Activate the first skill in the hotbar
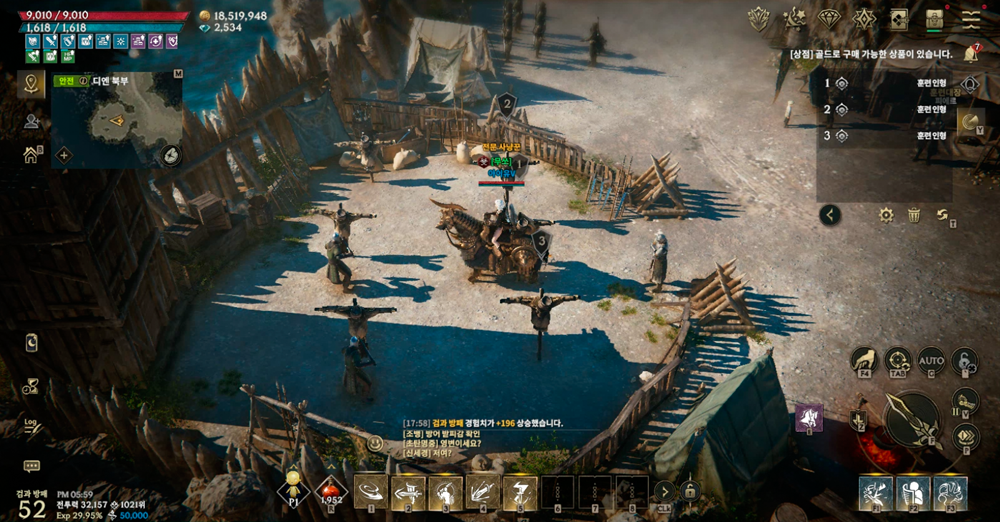This screenshot has height=522, width=1000. pyautogui.click(x=371, y=491)
